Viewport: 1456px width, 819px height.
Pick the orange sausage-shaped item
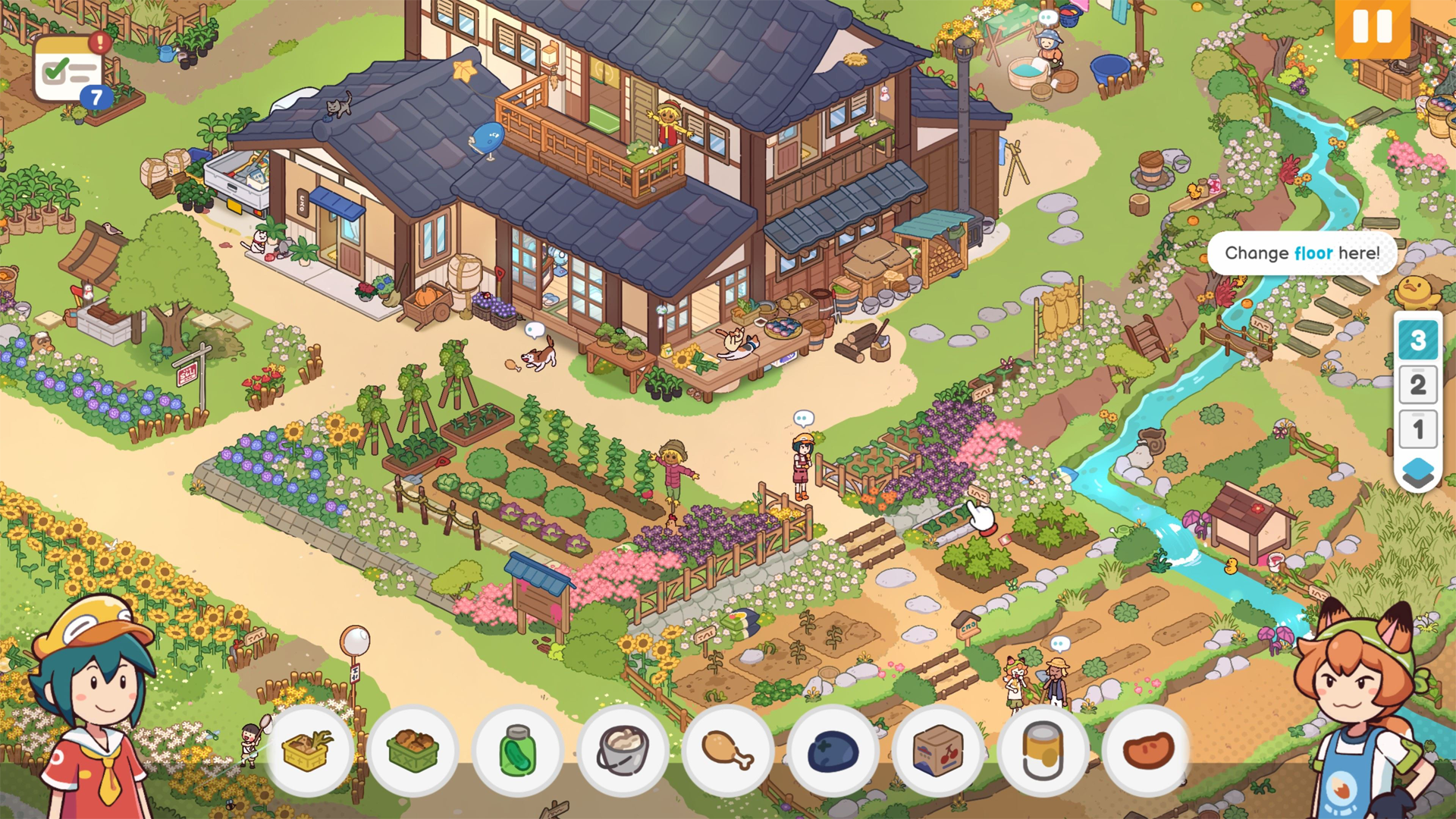(1147, 750)
